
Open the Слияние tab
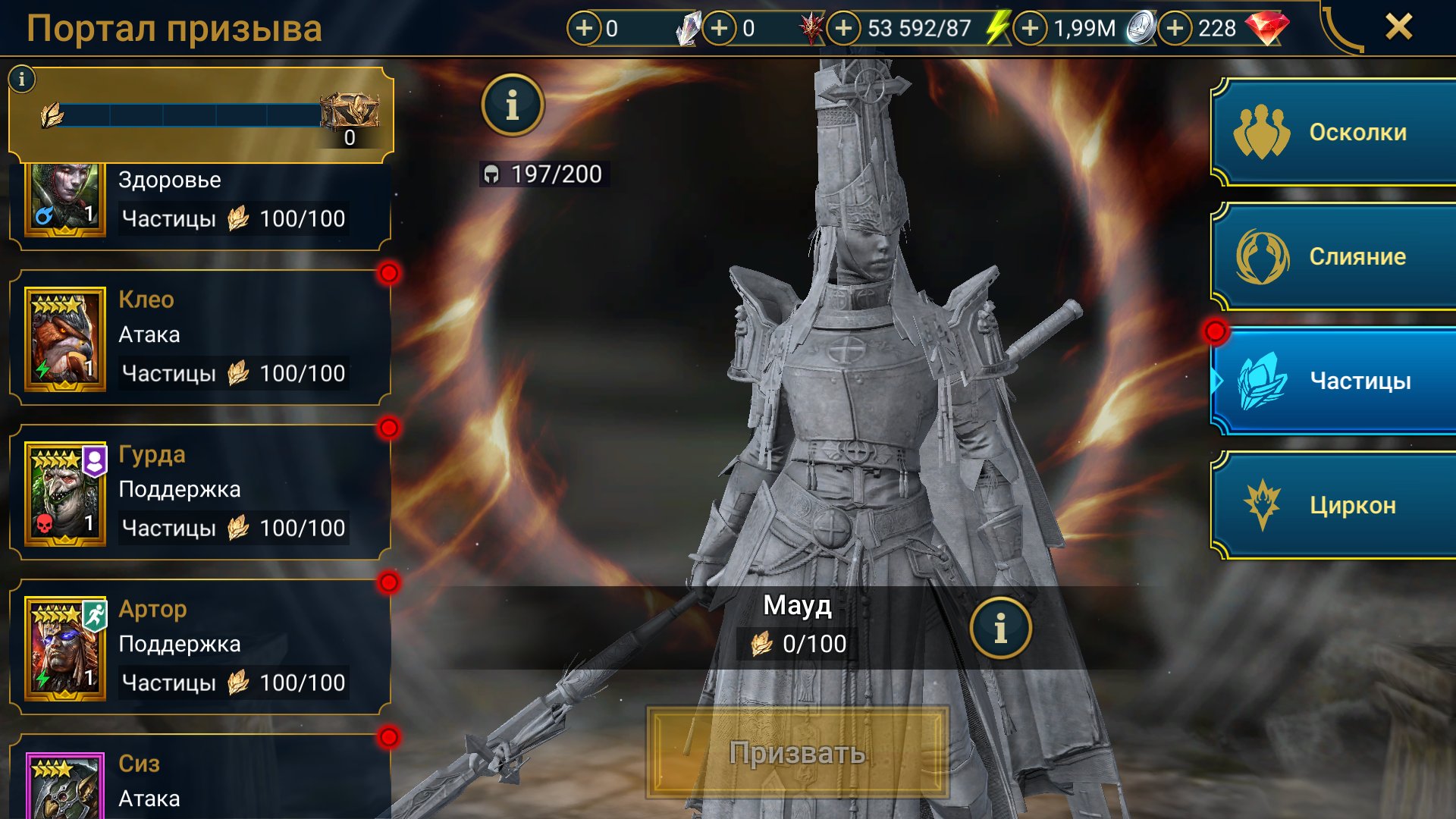pyautogui.click(x=1335, y=256)
